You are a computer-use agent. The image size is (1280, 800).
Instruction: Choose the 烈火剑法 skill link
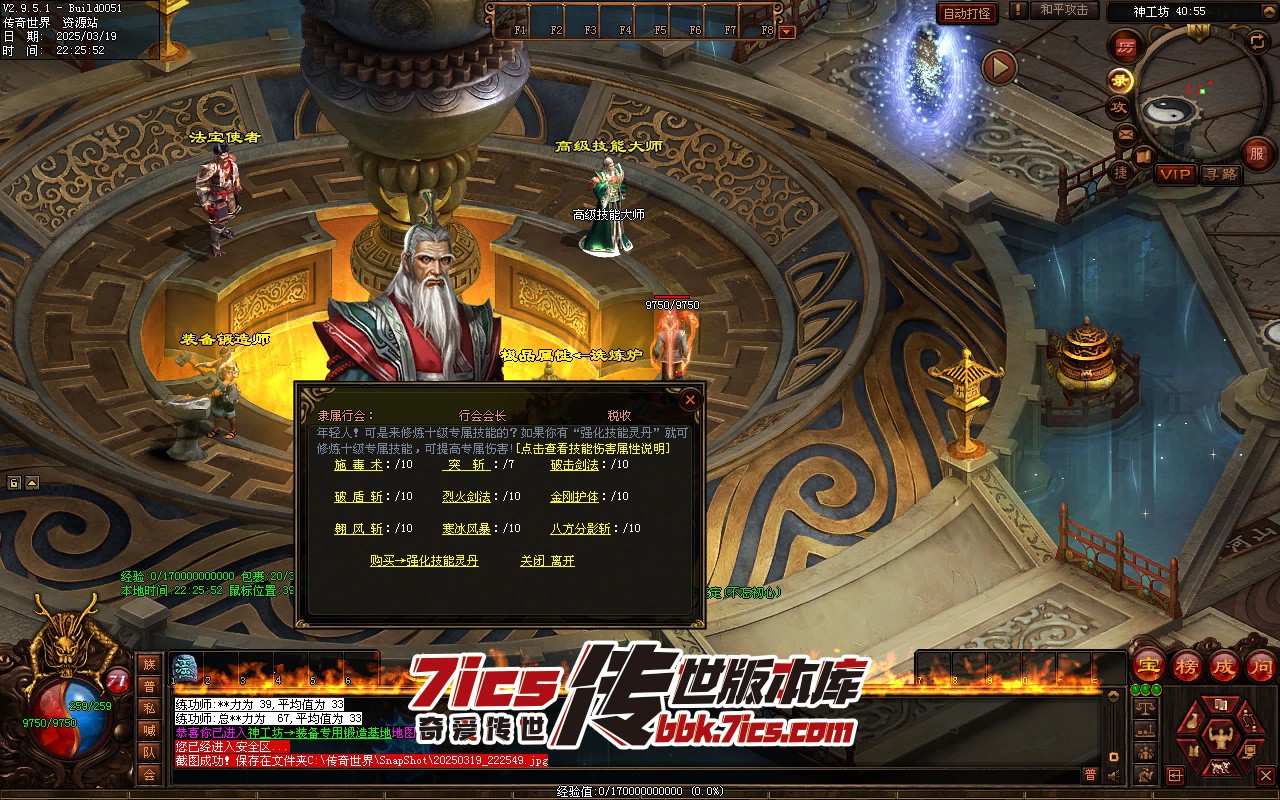(x=466, y=496)
